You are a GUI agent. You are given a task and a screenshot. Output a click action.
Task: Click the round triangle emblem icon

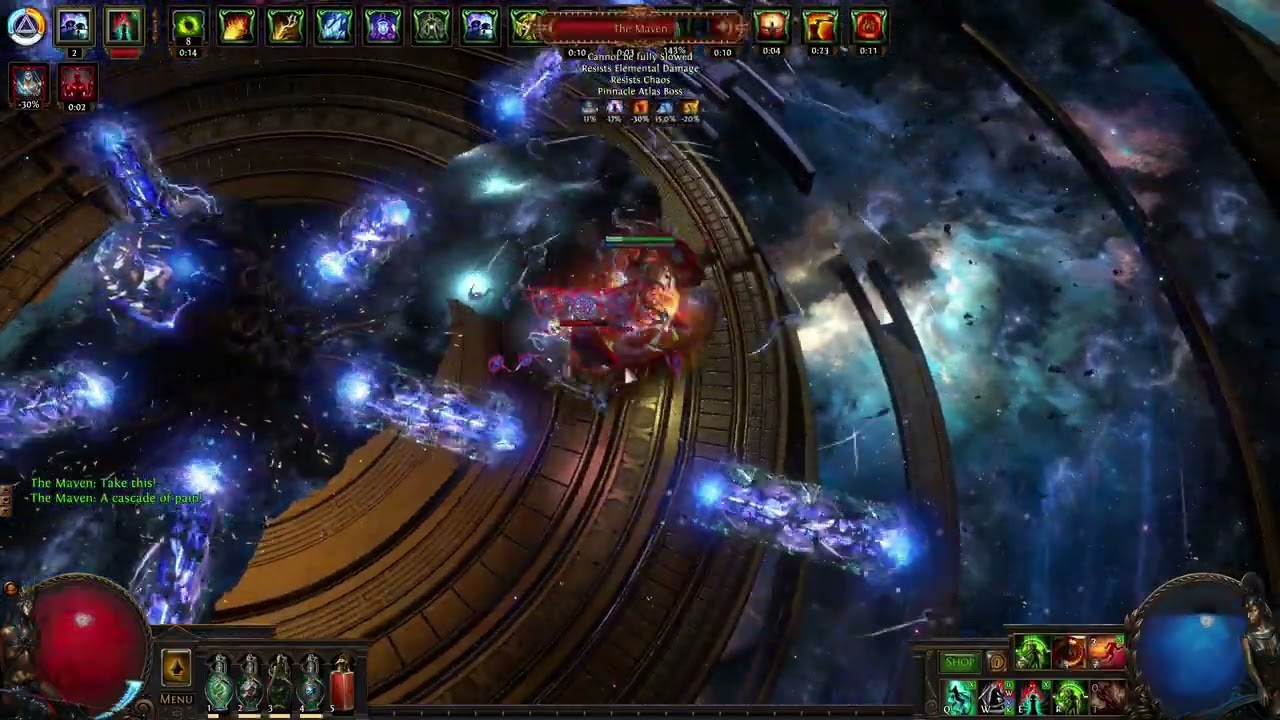tap(25, 27)
